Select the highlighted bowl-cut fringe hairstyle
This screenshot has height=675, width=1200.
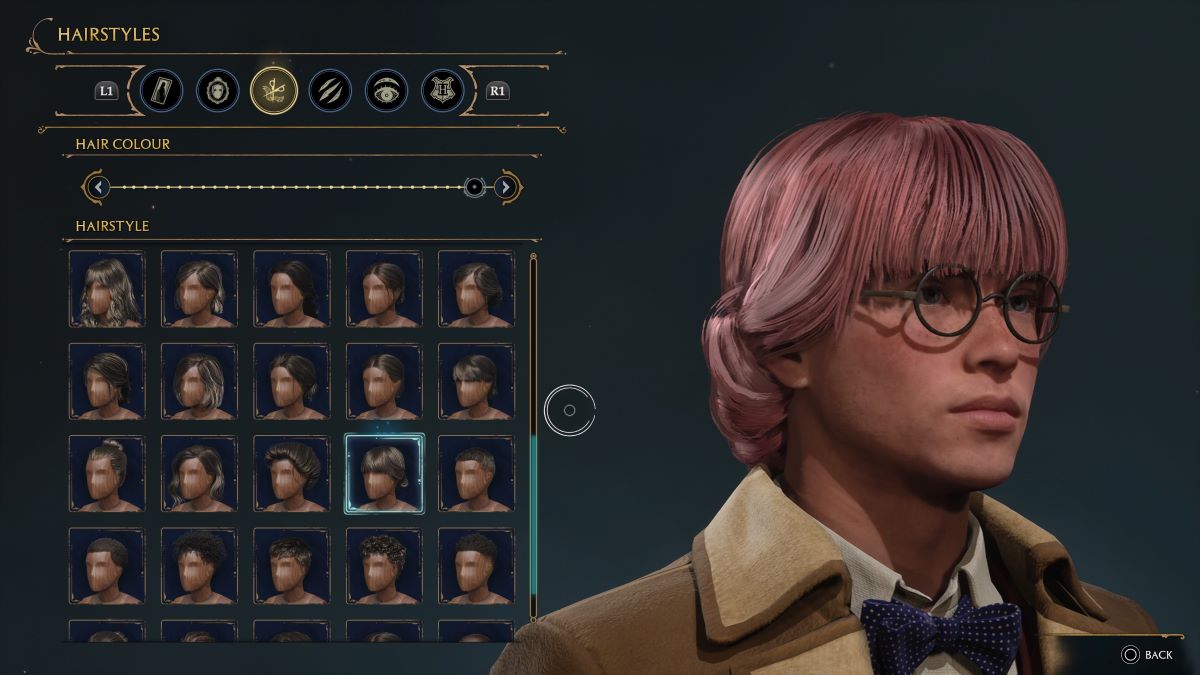point(384,474)
